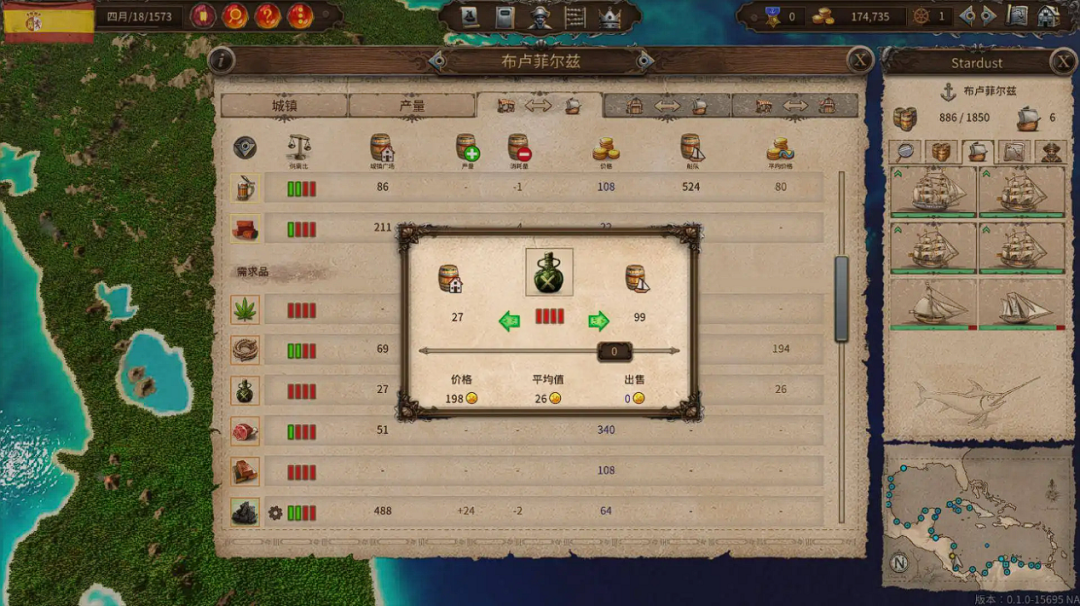
Task: Open the info button on town window
Action: coord(221,60)
